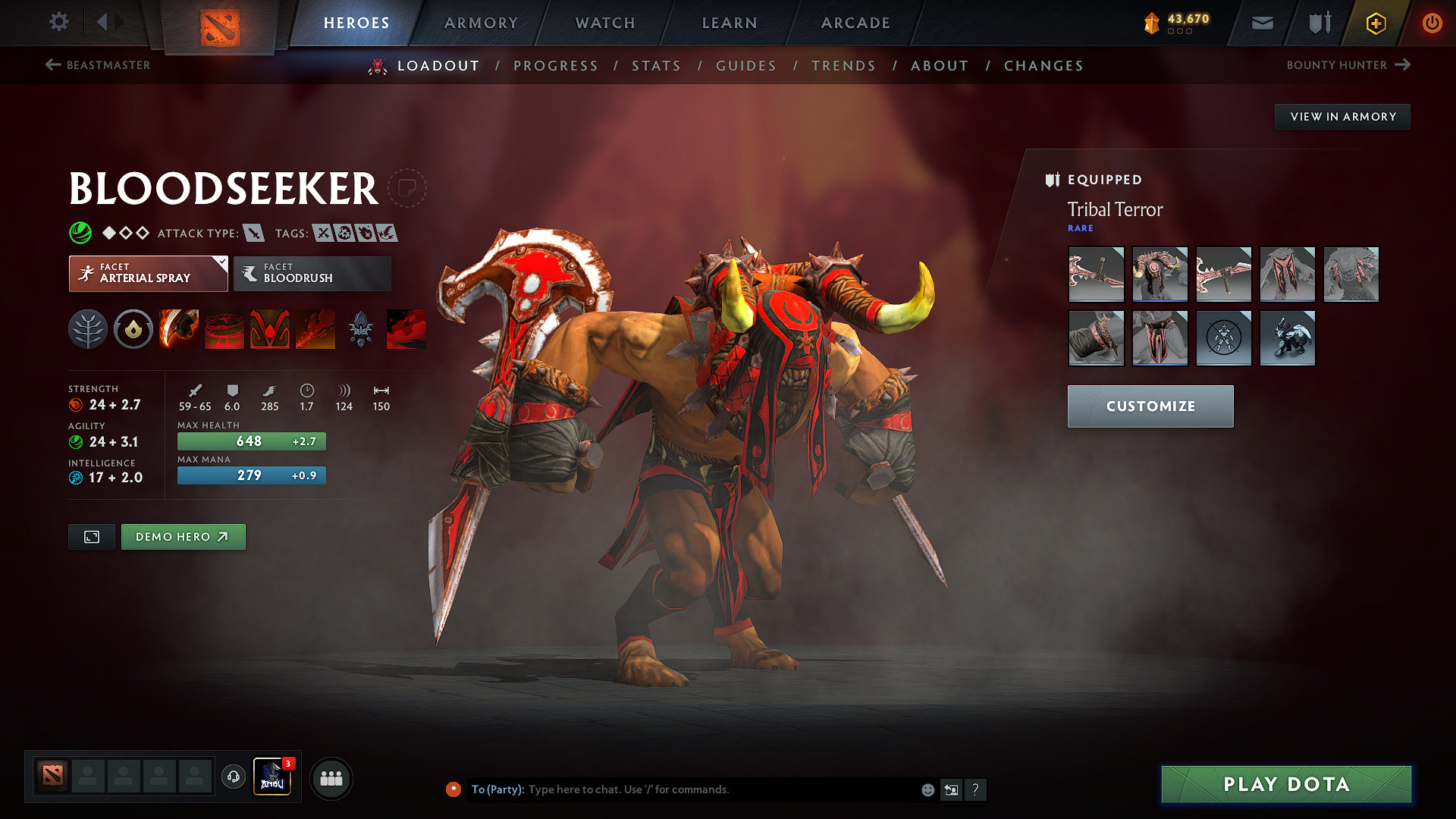The width and height of the screenshot is (1456, 819).
Task: Click the melee attack type icon
Action: click(253, 233)
